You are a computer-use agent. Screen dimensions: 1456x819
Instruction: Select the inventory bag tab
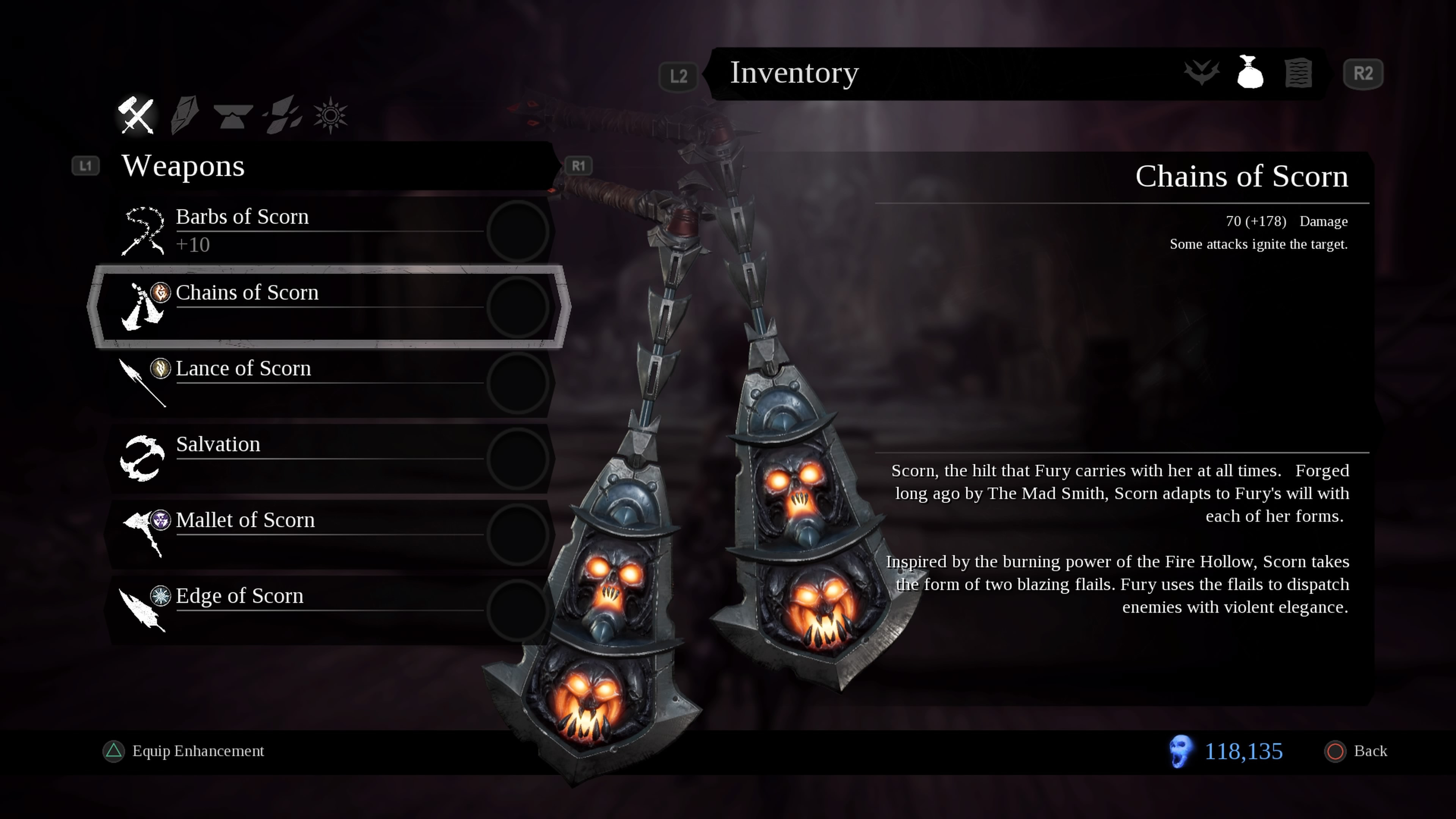tap(1250, 72)
